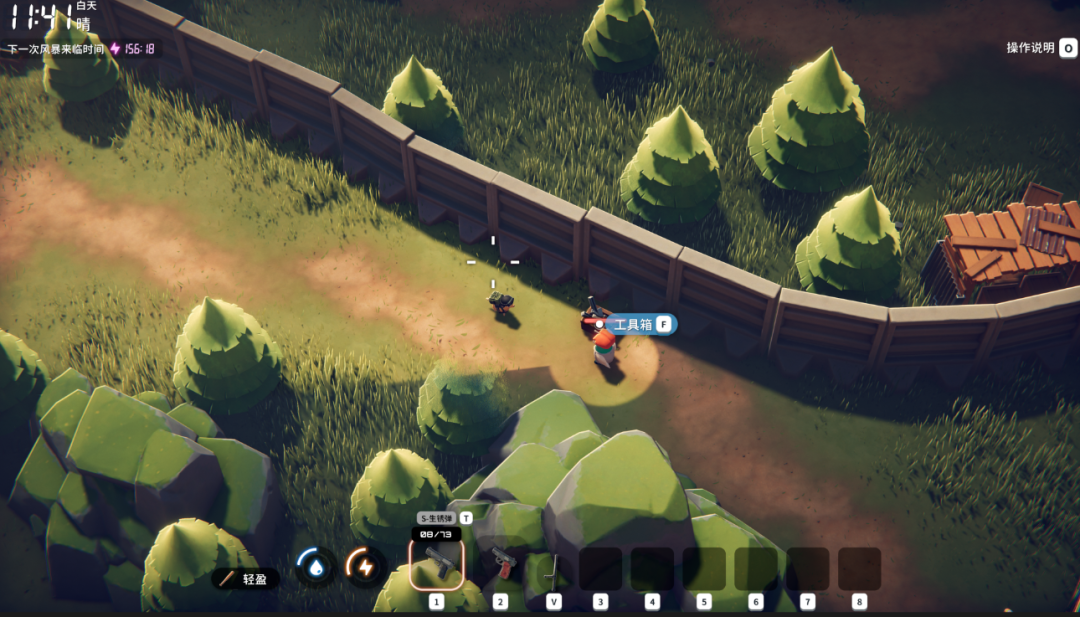Click the S-生锈弹 ammo type label
This screenshot has height=617, width=1080.
click(437, 519)
